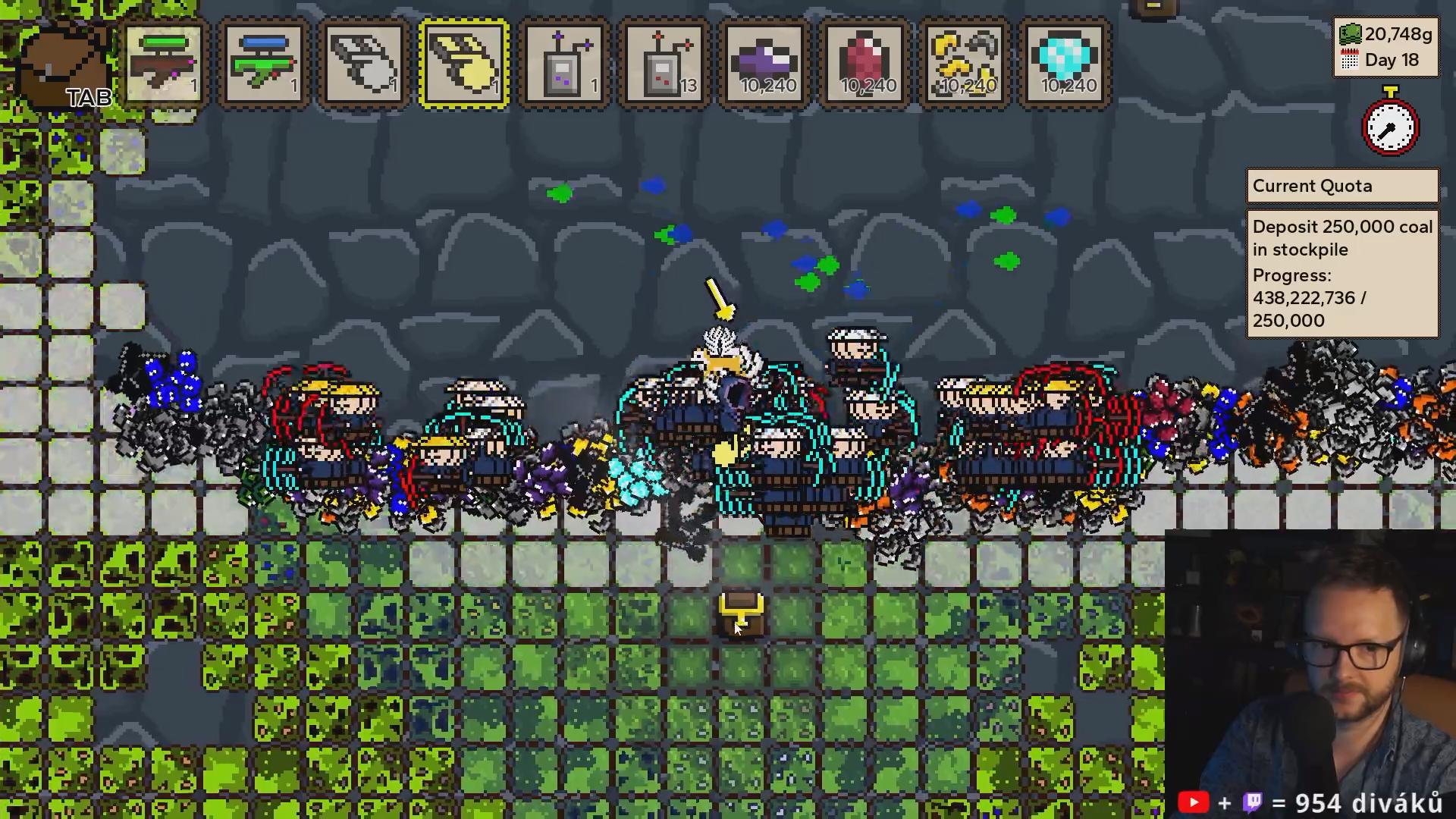
Task: Pick the purple-button remote device
Action: [564, 64]
